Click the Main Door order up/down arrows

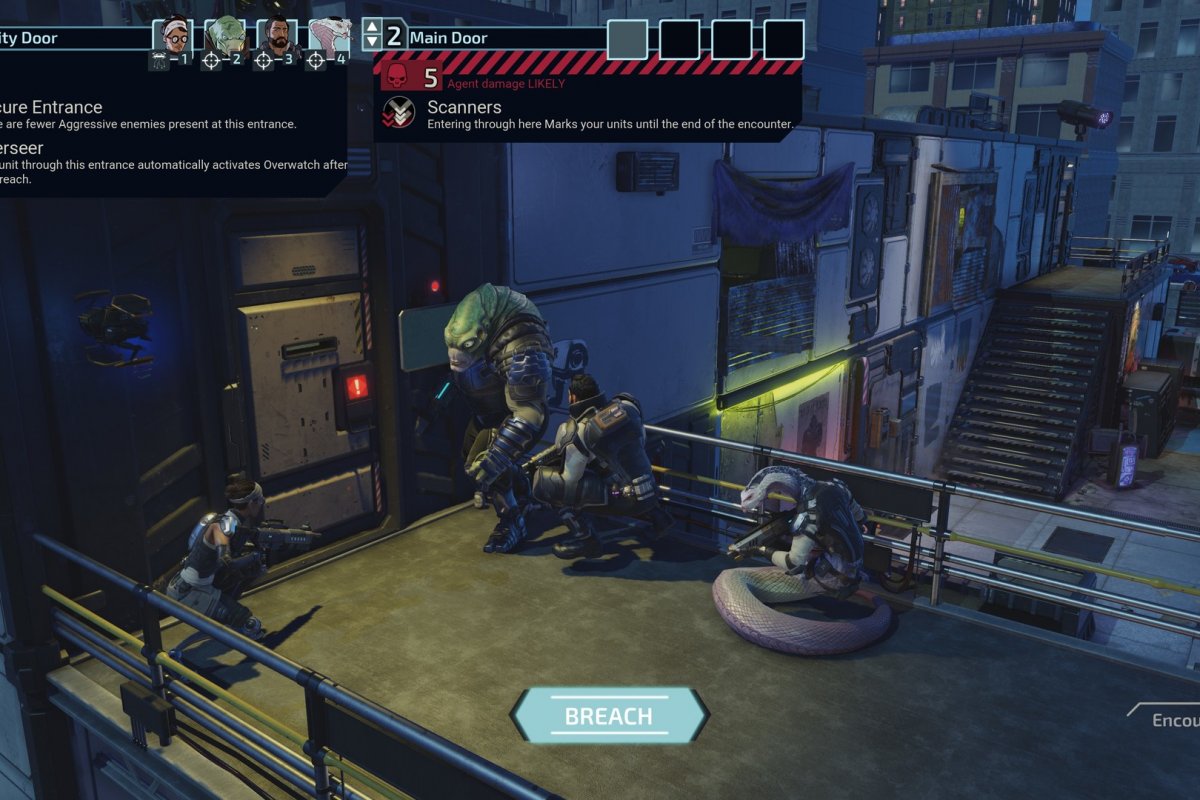372,37
